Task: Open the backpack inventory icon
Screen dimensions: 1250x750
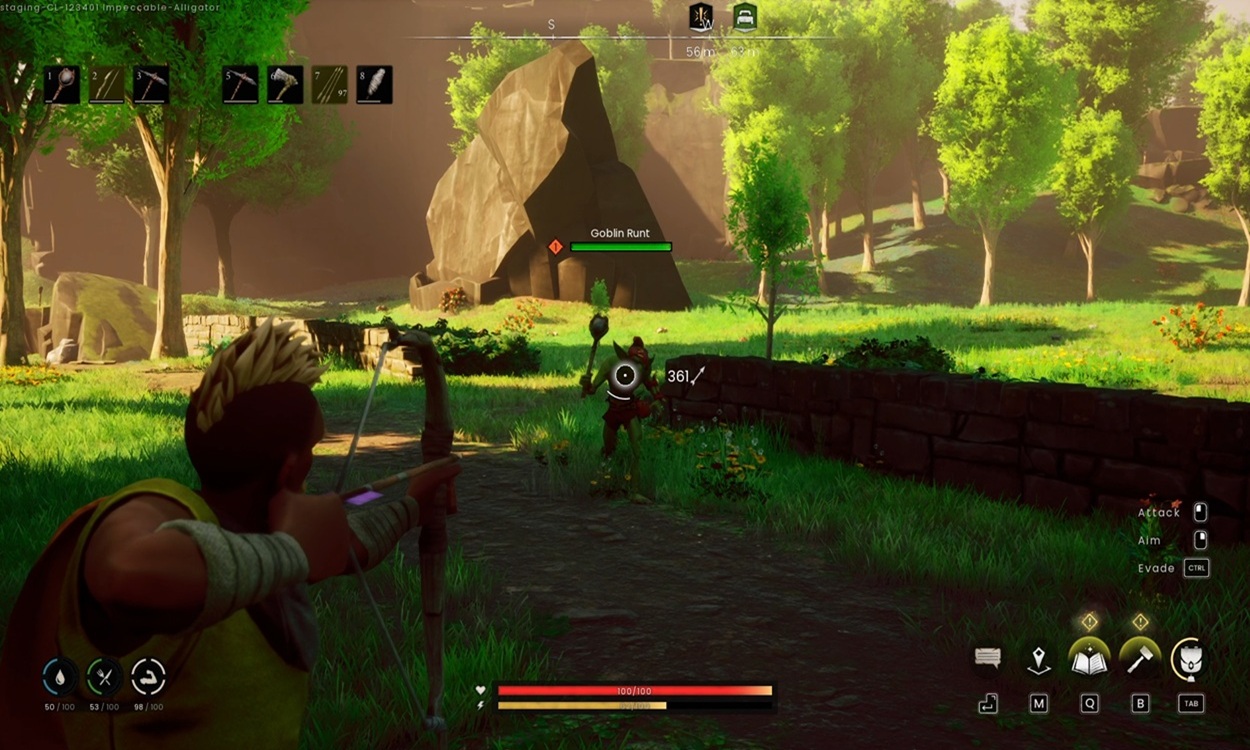Action: (1191, 659)
